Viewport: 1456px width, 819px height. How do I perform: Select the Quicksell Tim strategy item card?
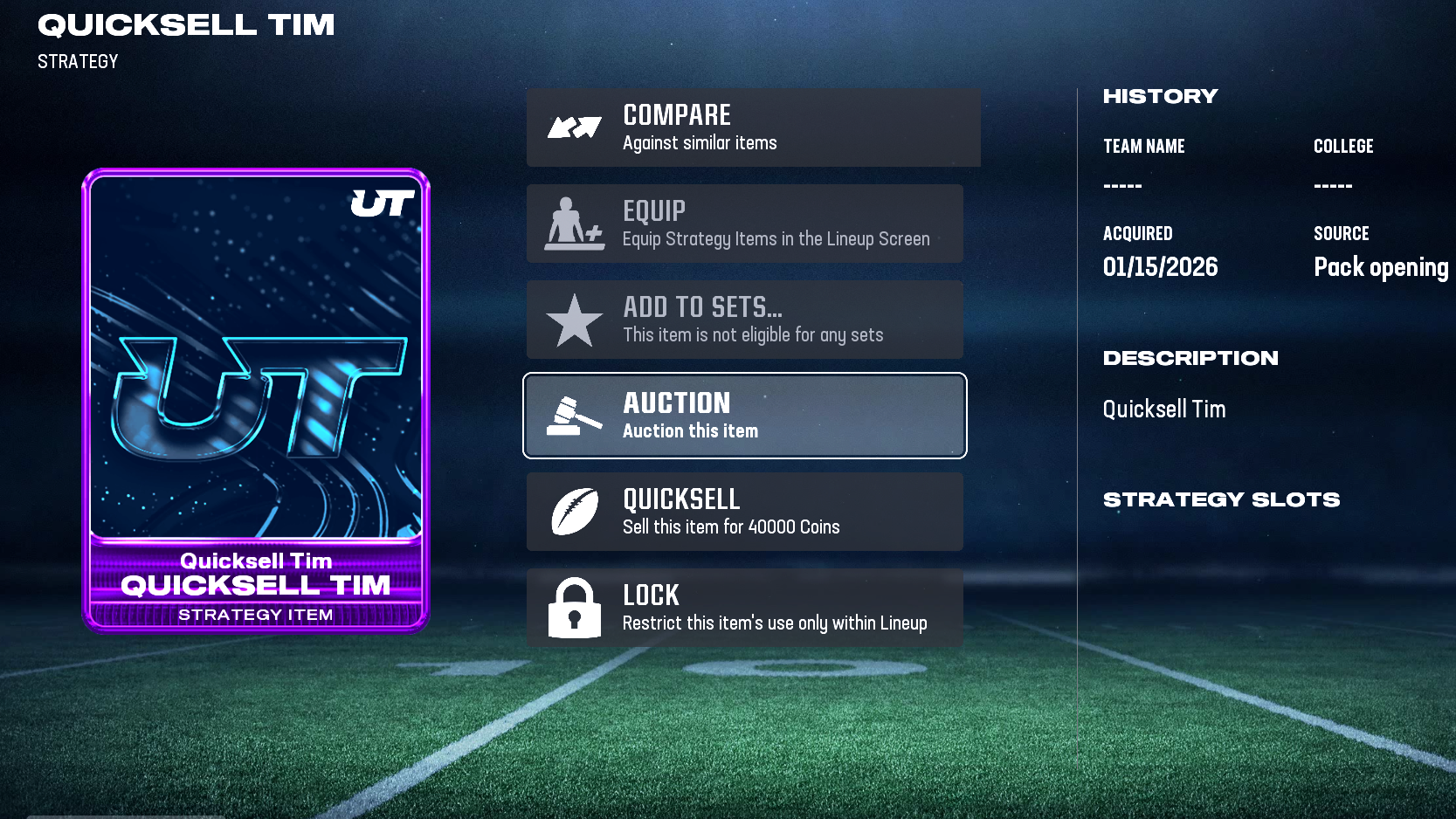pos(256,400)
